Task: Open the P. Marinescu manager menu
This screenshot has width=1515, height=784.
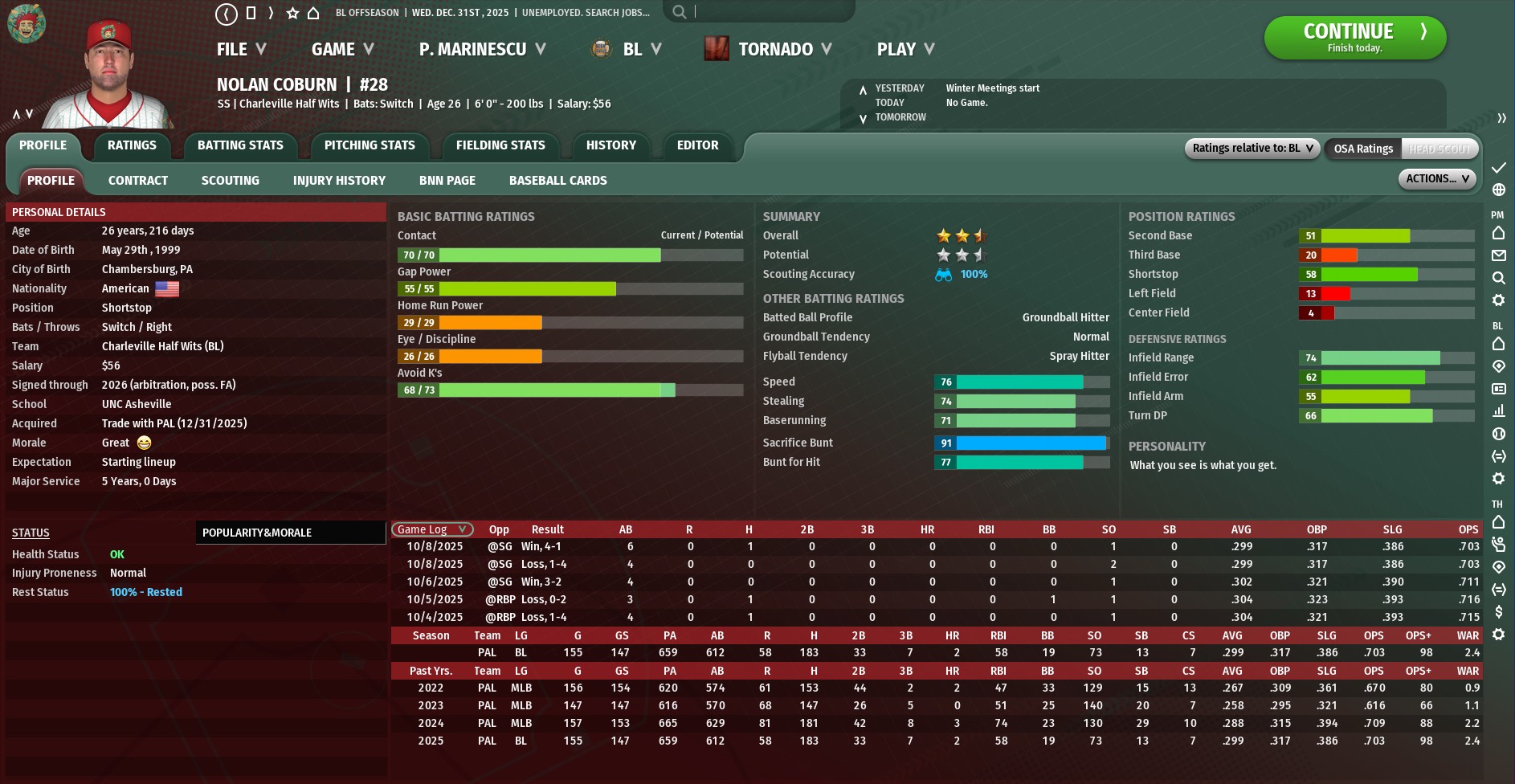Action: [482, 50]
